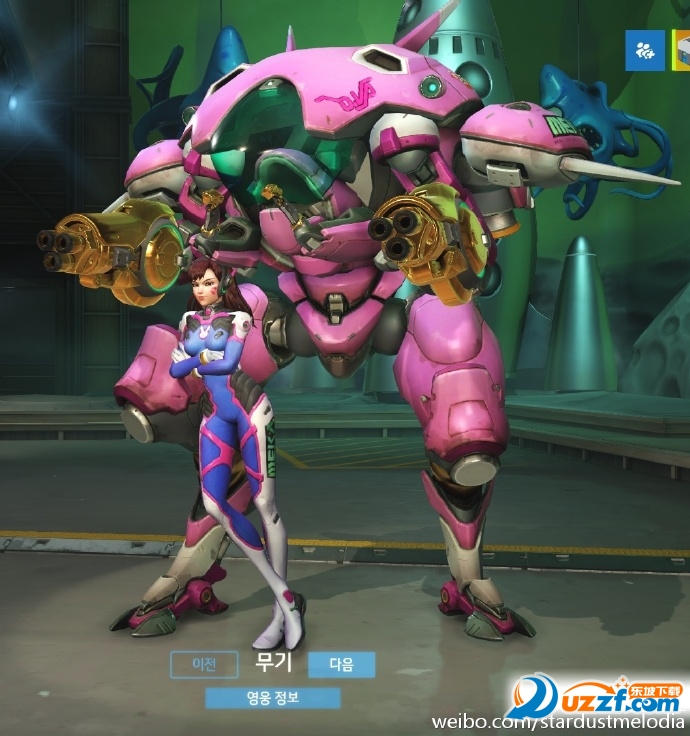Open 영웅 정보 (Hero Info)
690x736 pixels.
272,698
